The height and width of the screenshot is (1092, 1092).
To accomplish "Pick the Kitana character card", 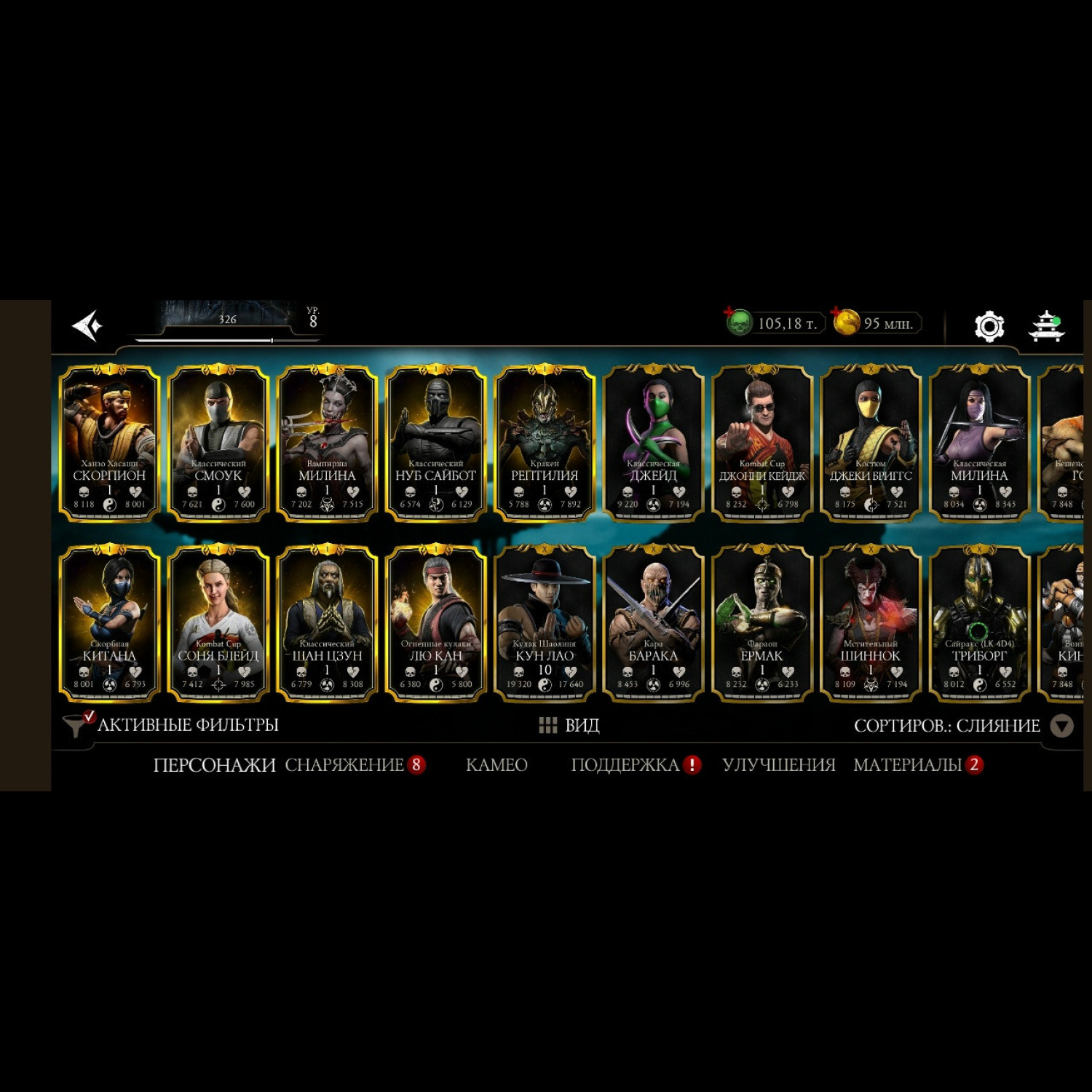I will (x=109, y=623).
